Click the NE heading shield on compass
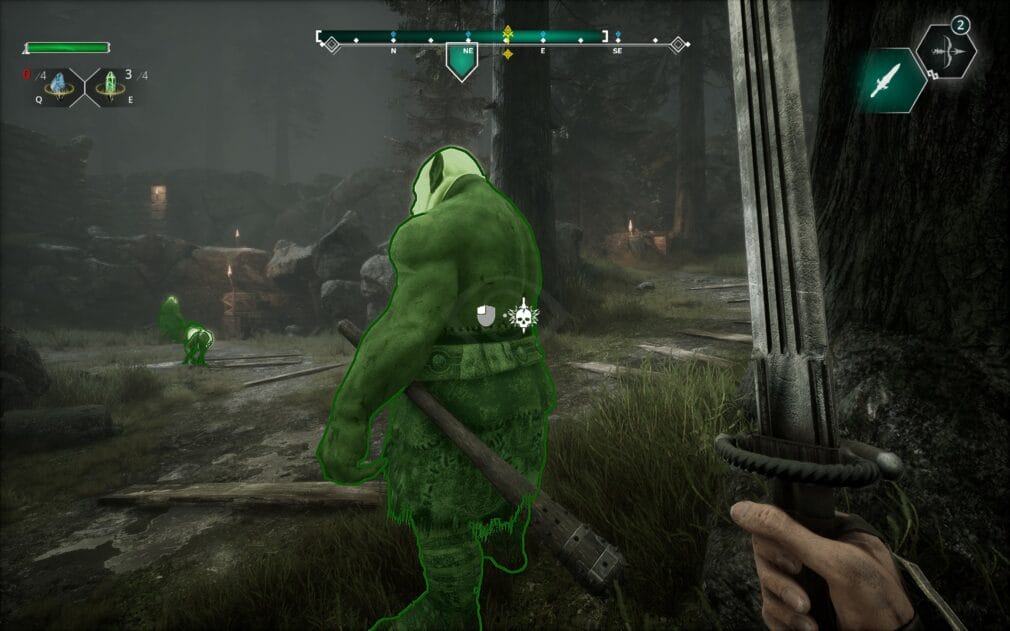1010x631 pixels. 461,62
